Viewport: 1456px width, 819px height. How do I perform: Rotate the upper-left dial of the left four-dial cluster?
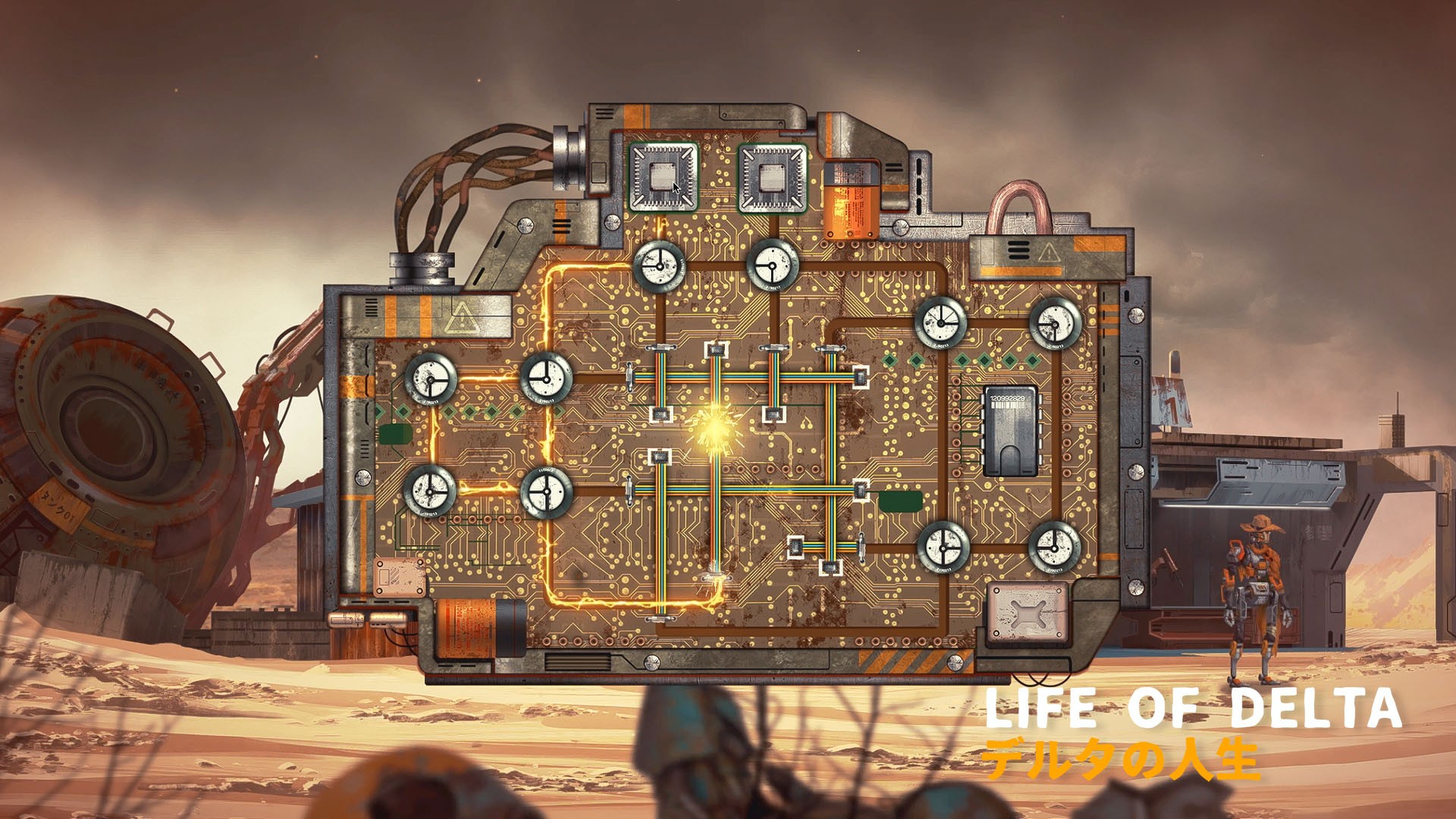(431, 378)
